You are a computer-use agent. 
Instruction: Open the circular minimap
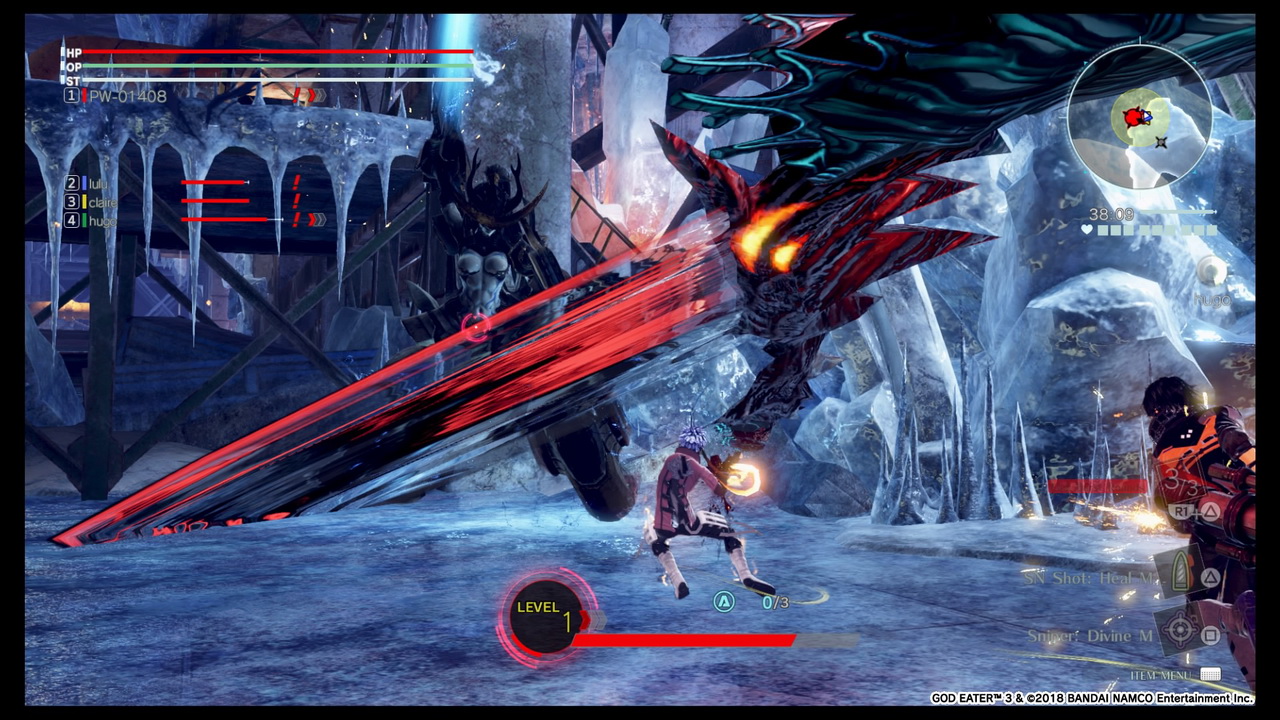click(x=1140, y=117)
